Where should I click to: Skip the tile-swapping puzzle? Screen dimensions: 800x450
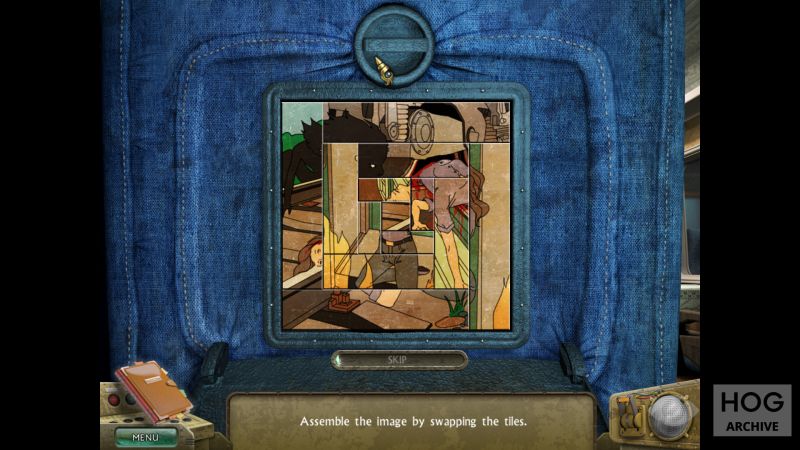399,359
